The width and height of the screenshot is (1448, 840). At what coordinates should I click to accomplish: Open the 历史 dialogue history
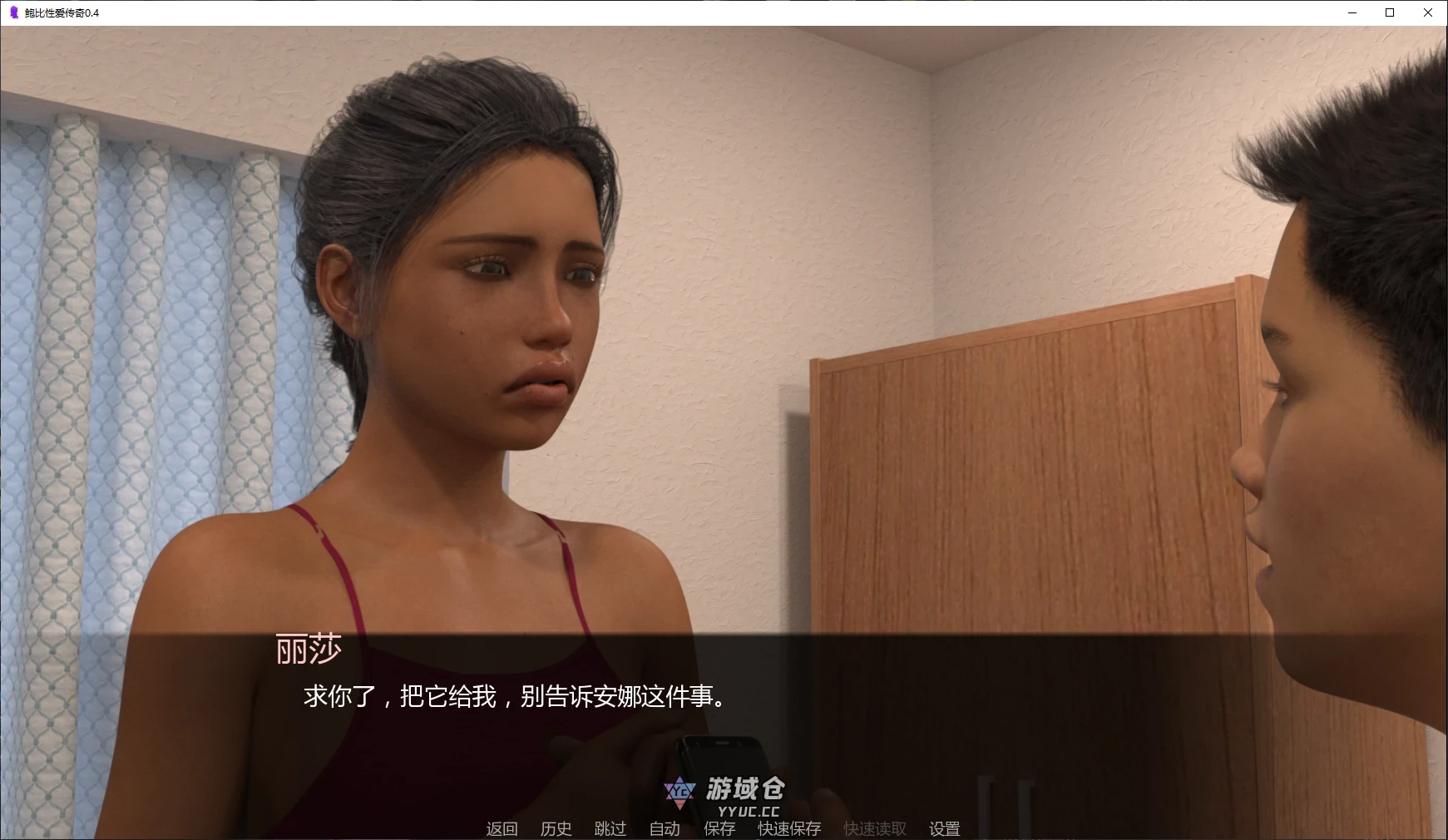pyautogui.click(x=555, y=828)
